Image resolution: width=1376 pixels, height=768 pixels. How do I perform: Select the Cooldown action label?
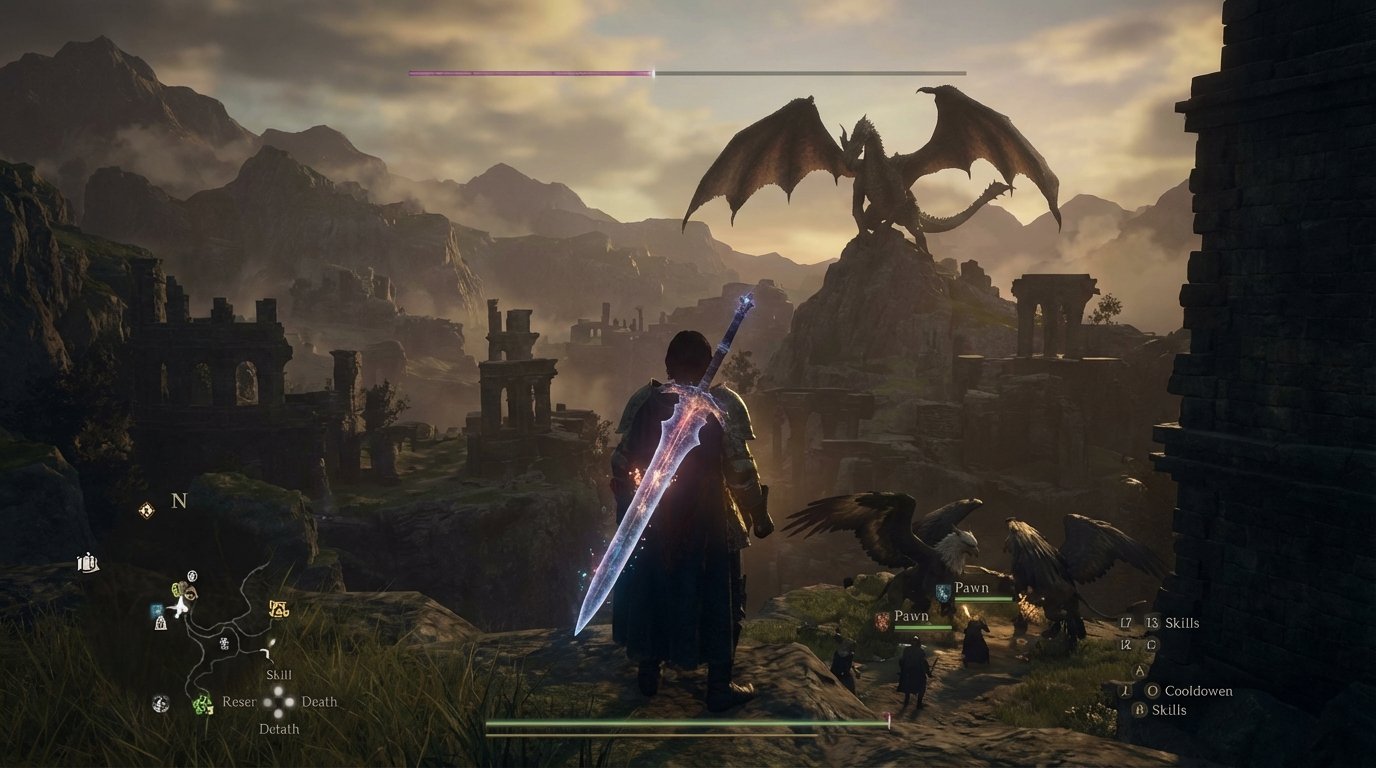pos(1199,691)
